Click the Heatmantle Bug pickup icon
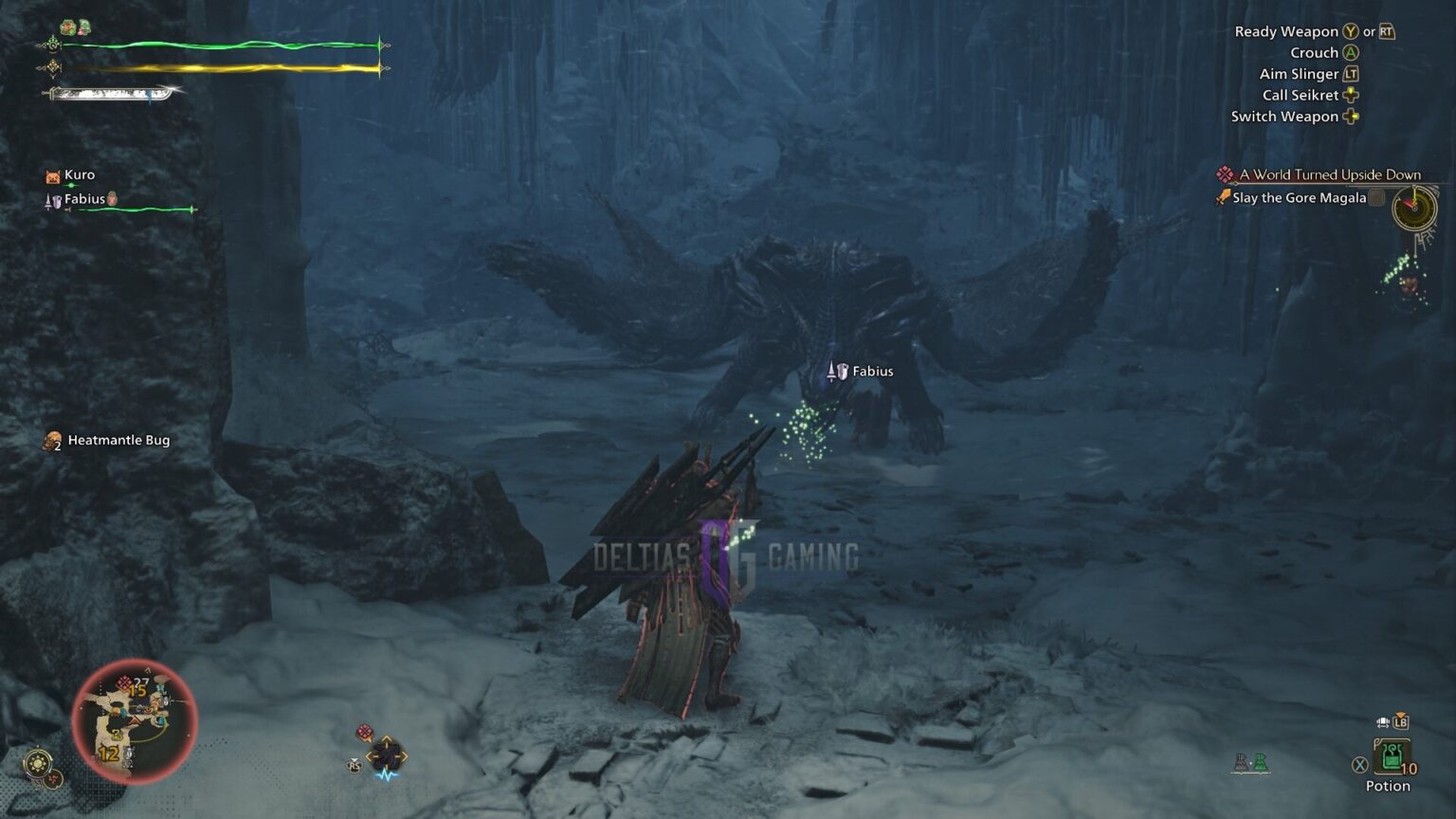 pyautogui.click(x=50, y=440)
